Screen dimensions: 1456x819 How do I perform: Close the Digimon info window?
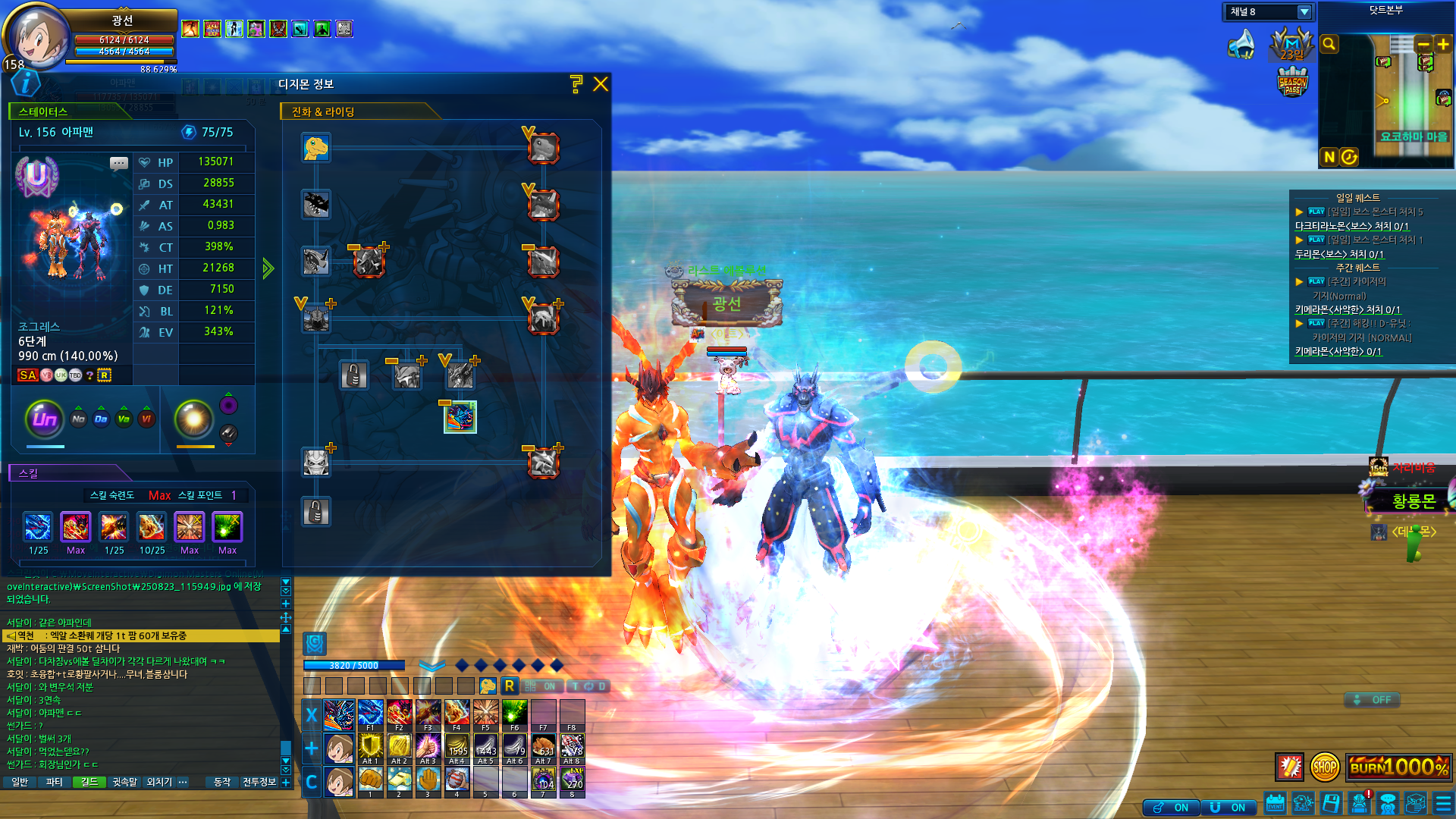pyautogui.click(x=601, y=84)
